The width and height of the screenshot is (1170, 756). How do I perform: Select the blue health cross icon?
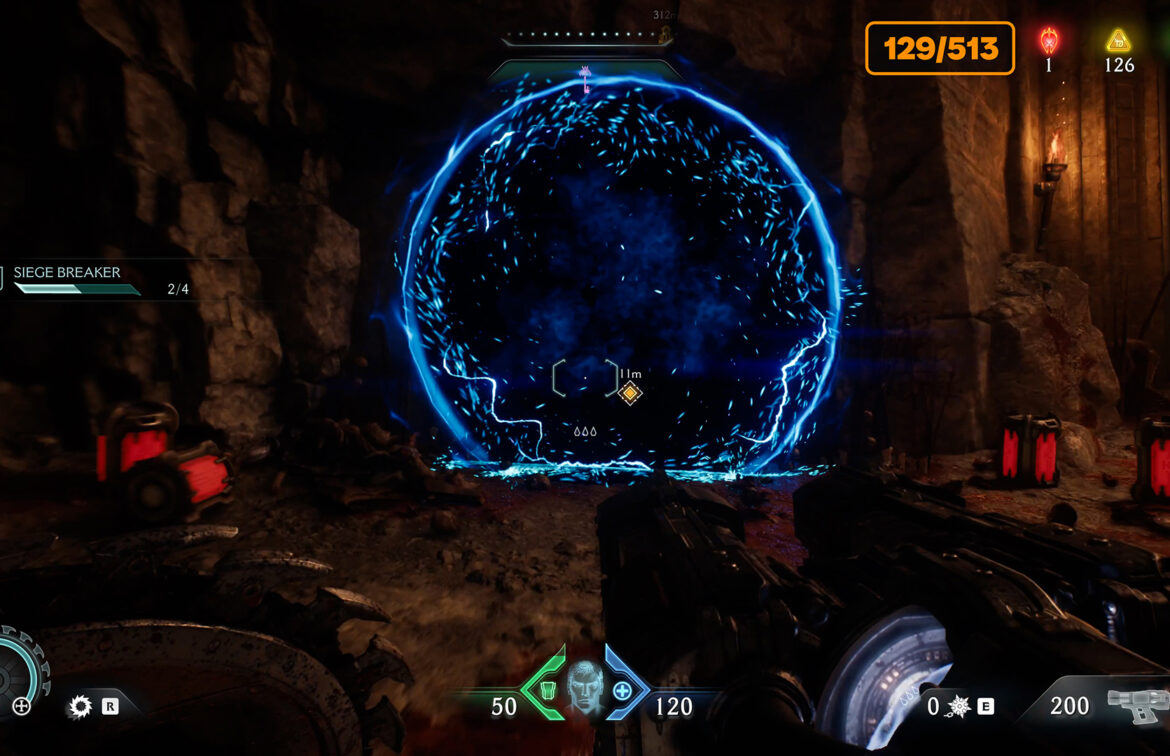click(x=622, y=690)
